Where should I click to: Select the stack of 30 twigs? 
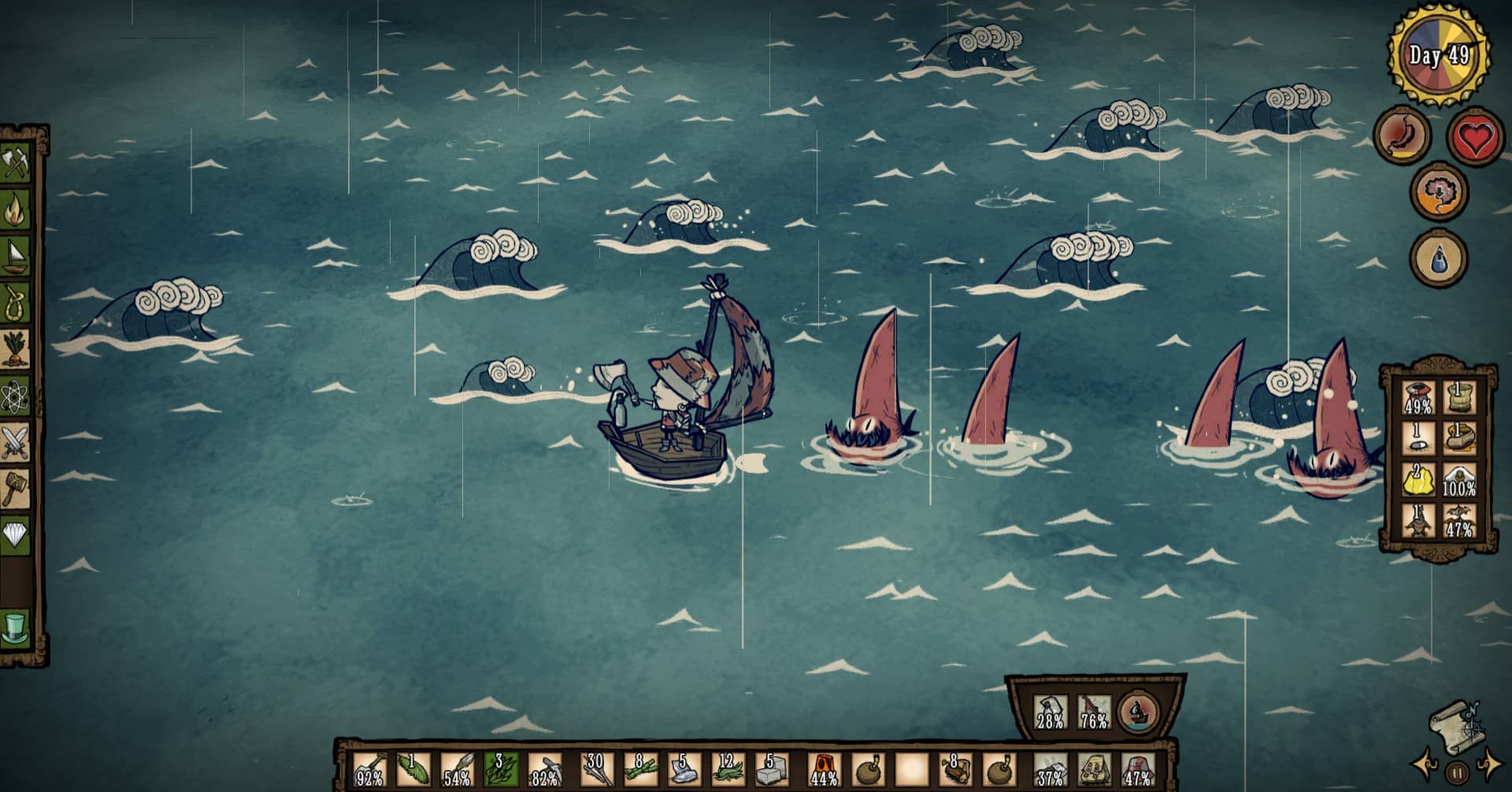click(x=595, y=769)
